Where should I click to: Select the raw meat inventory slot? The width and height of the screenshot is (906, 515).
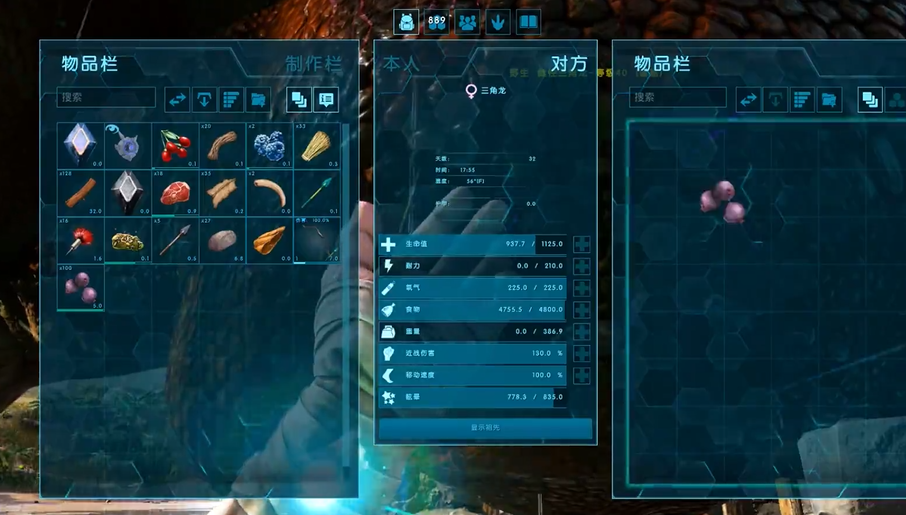click(175, 192)
